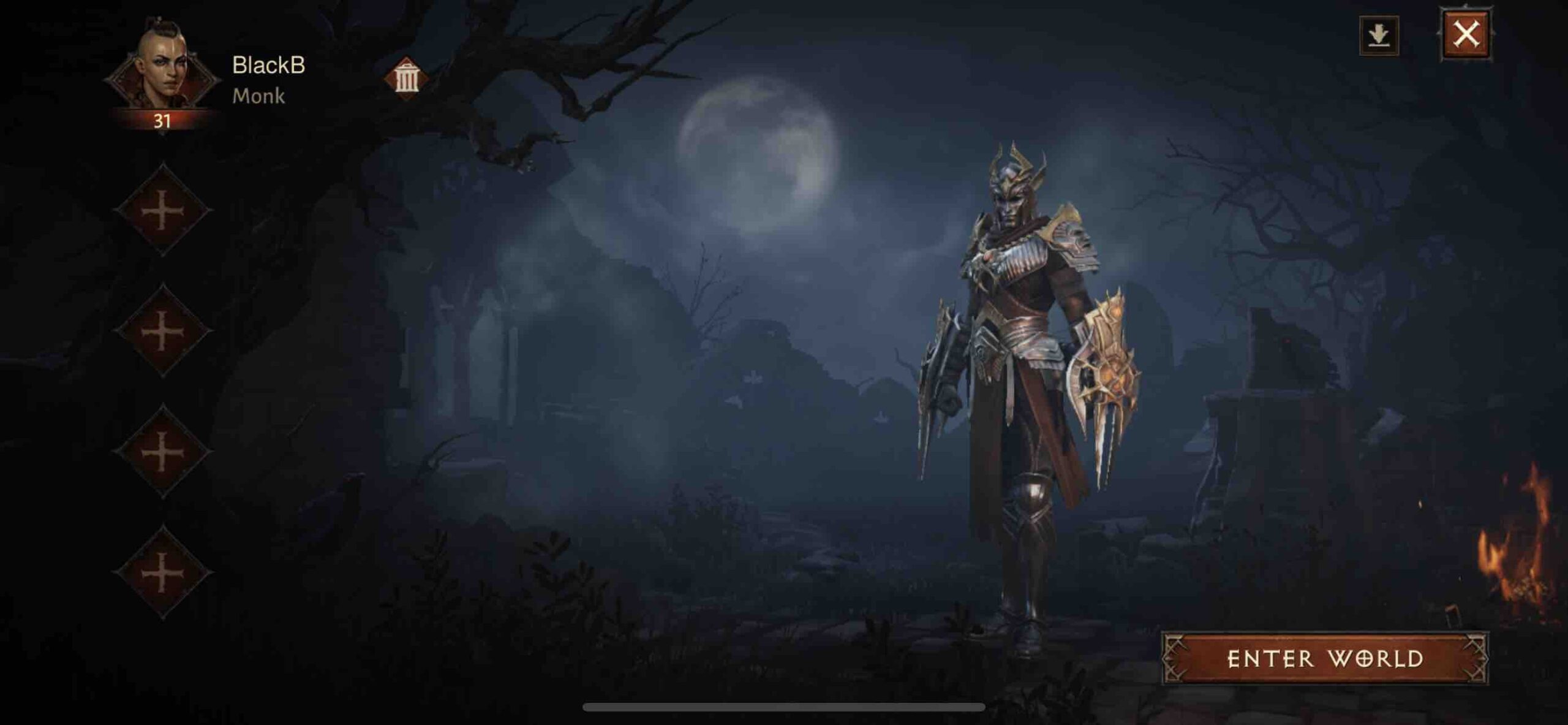Tap the Monk class label
Viewport: 1568px width, 725px height.
pyautogui.click(x=260, y=96)
